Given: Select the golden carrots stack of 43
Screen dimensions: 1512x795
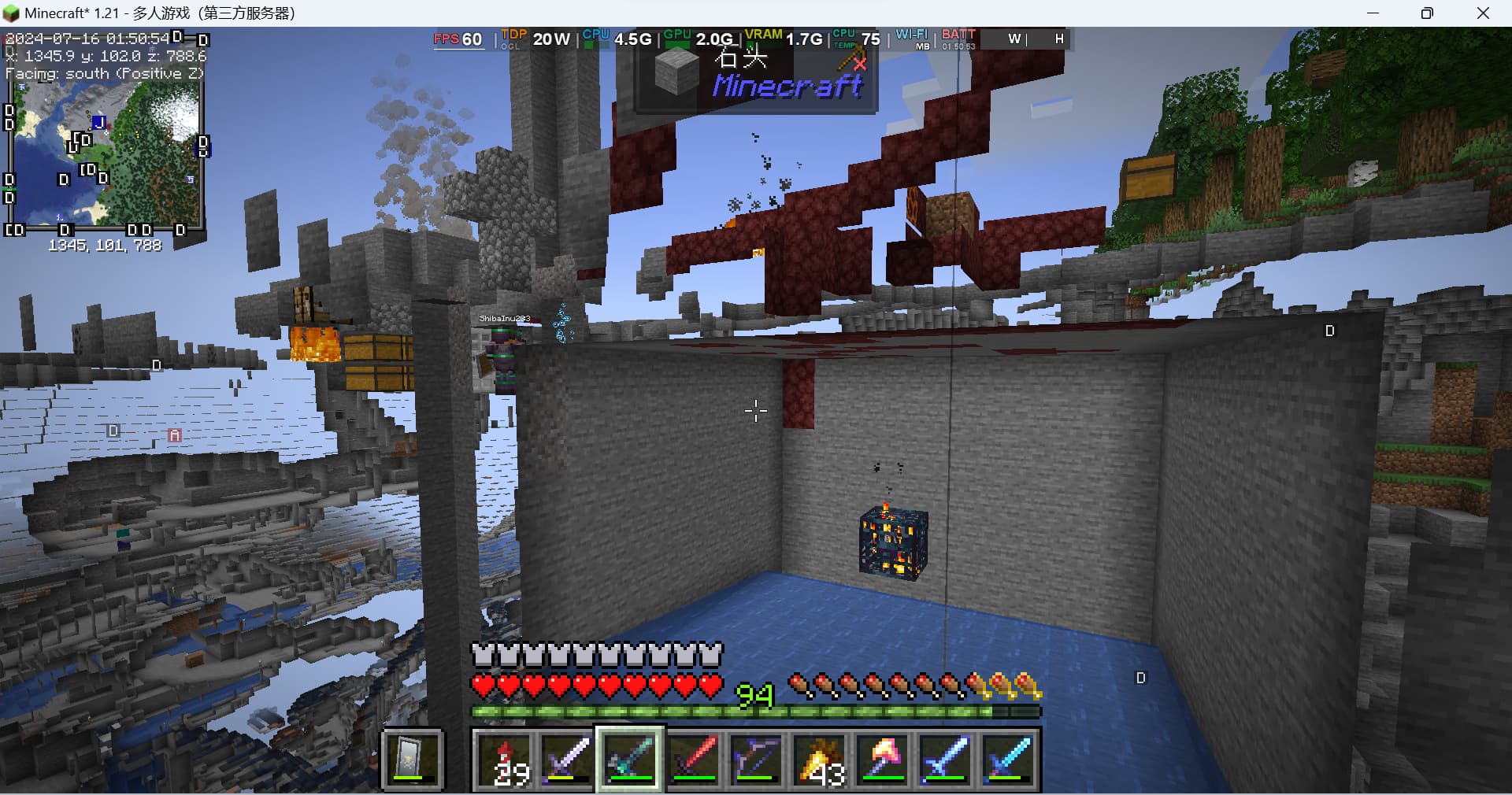Looking at the screenshot, I should (x=820, y=760).
